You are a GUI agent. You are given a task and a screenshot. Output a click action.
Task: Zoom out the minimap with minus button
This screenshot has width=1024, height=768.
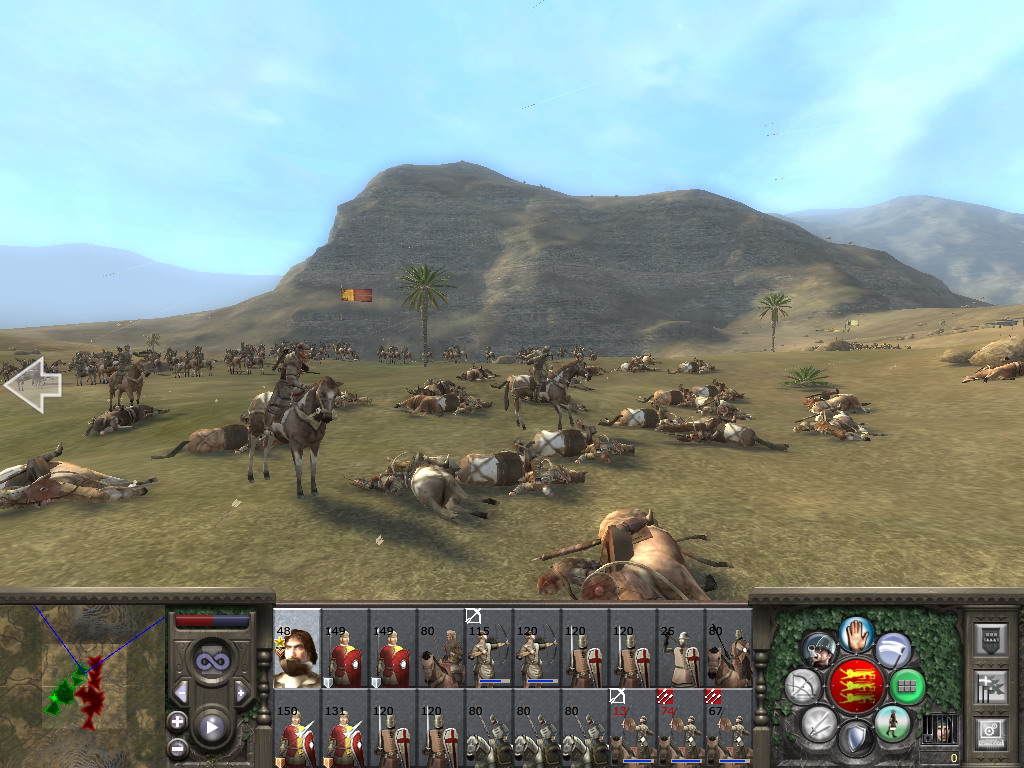click(178, 747)
